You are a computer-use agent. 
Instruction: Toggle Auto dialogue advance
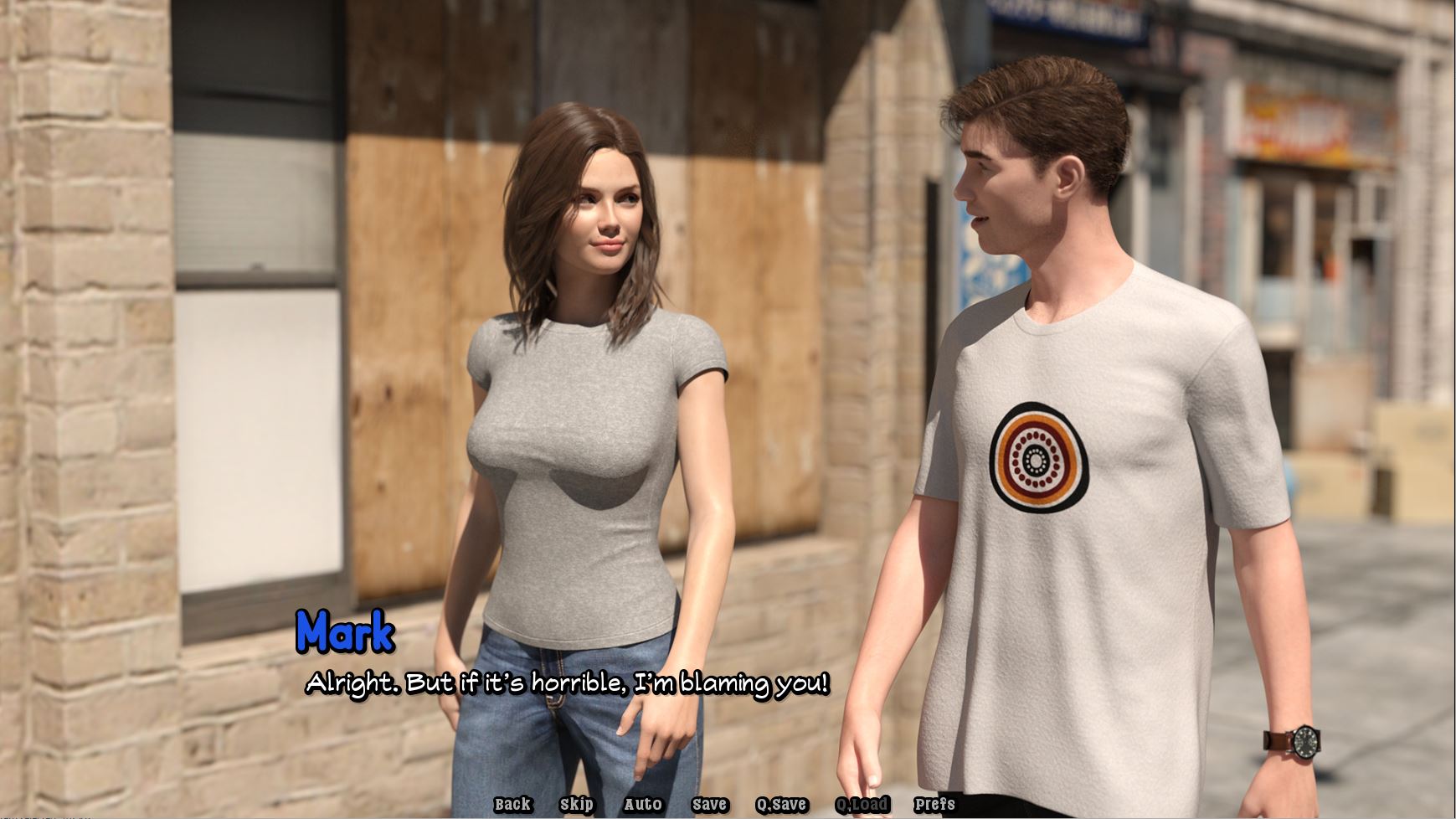pos(643,805)
